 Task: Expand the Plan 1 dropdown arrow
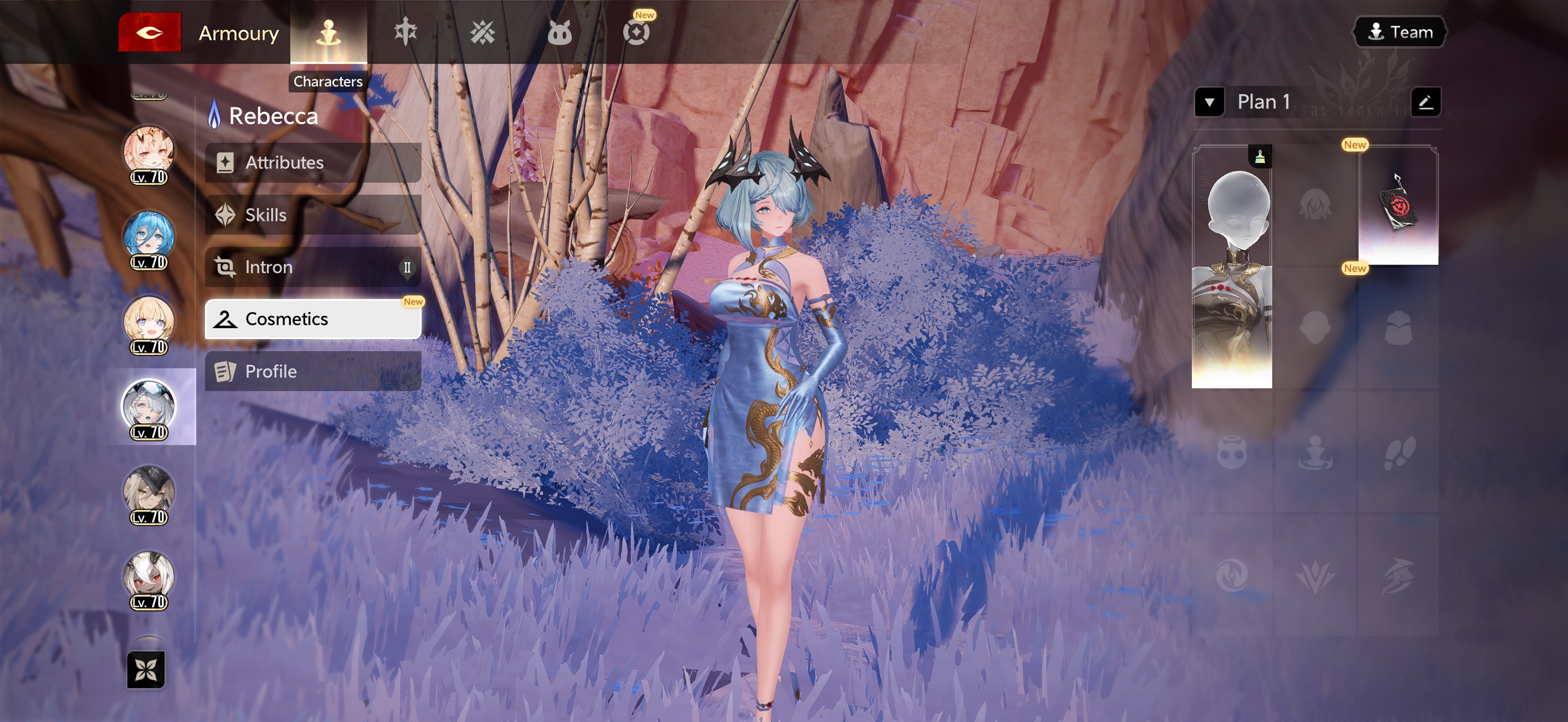(x=1209, y=102)
